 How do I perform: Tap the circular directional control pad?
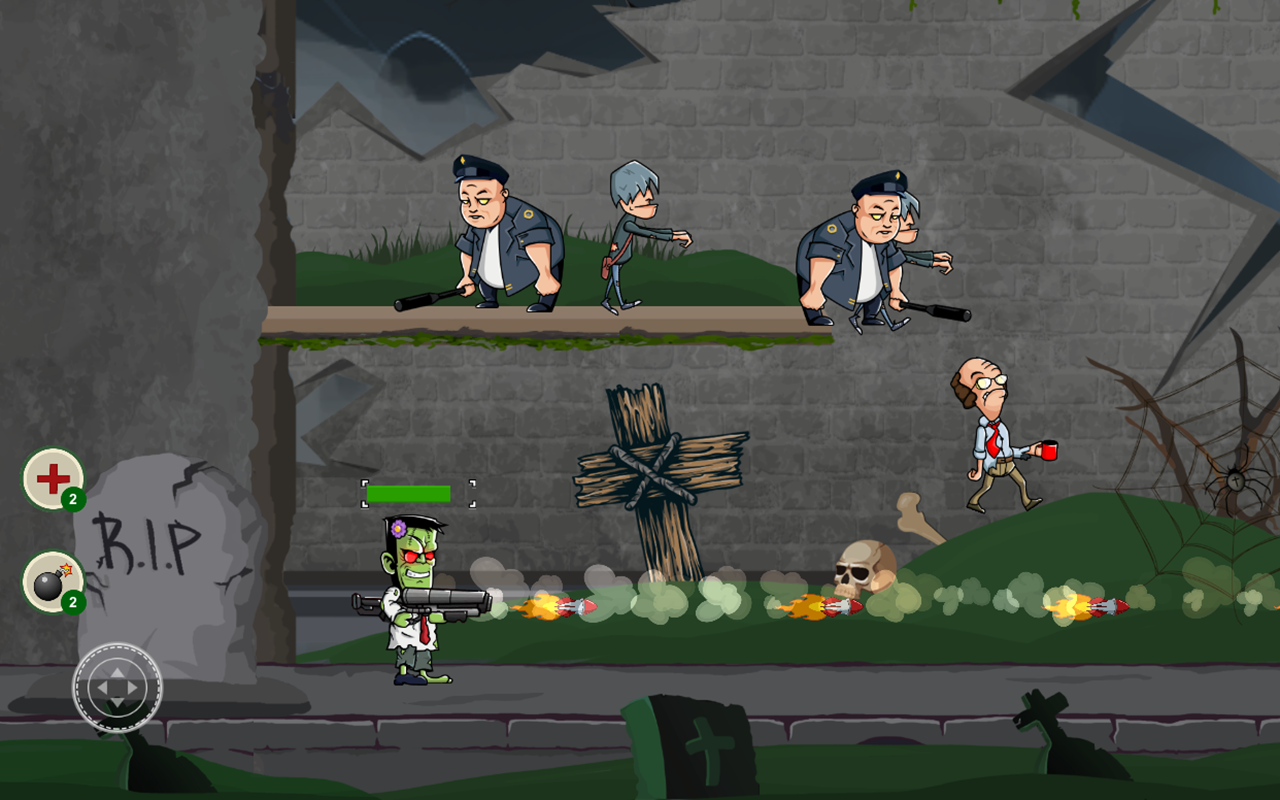tap(115, 688)
